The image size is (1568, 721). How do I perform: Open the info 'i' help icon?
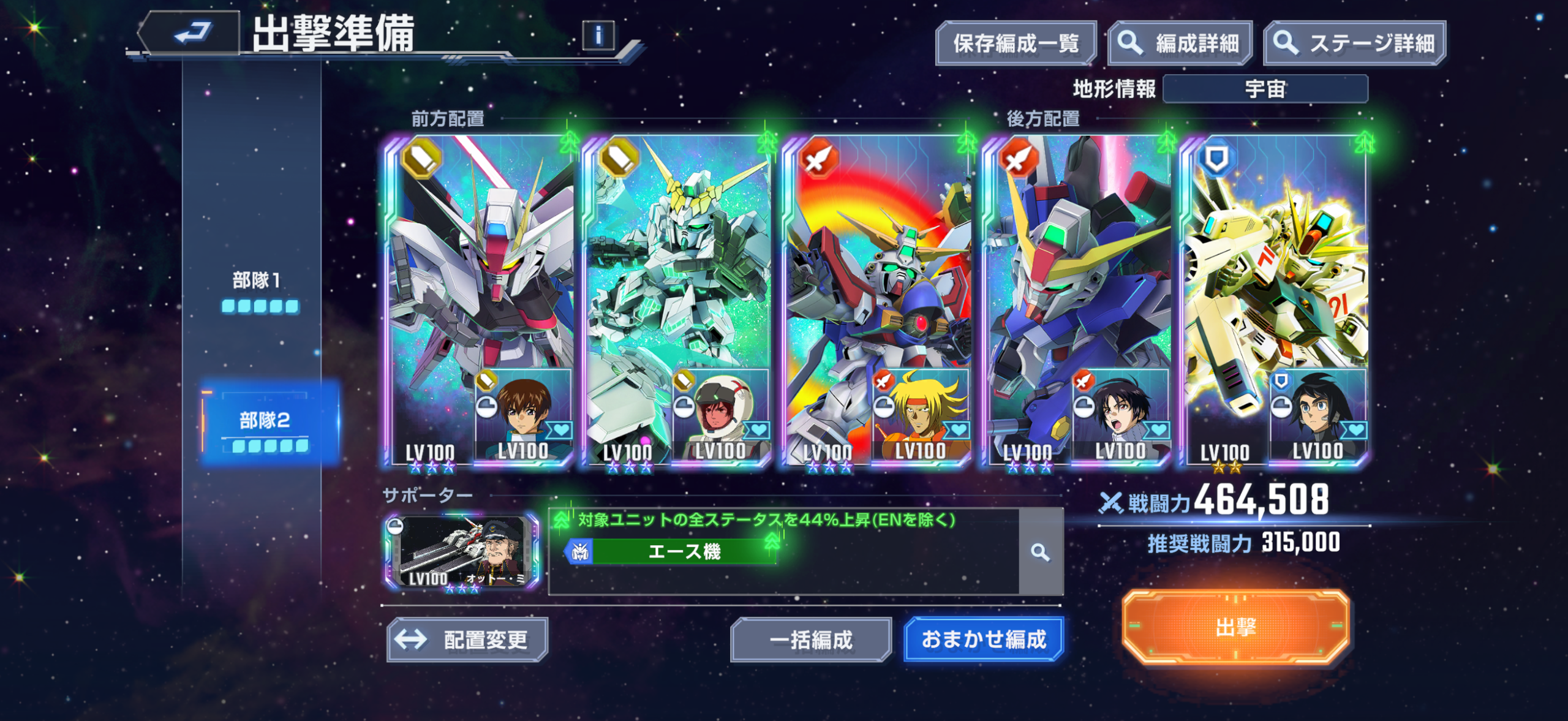[598, 35]
